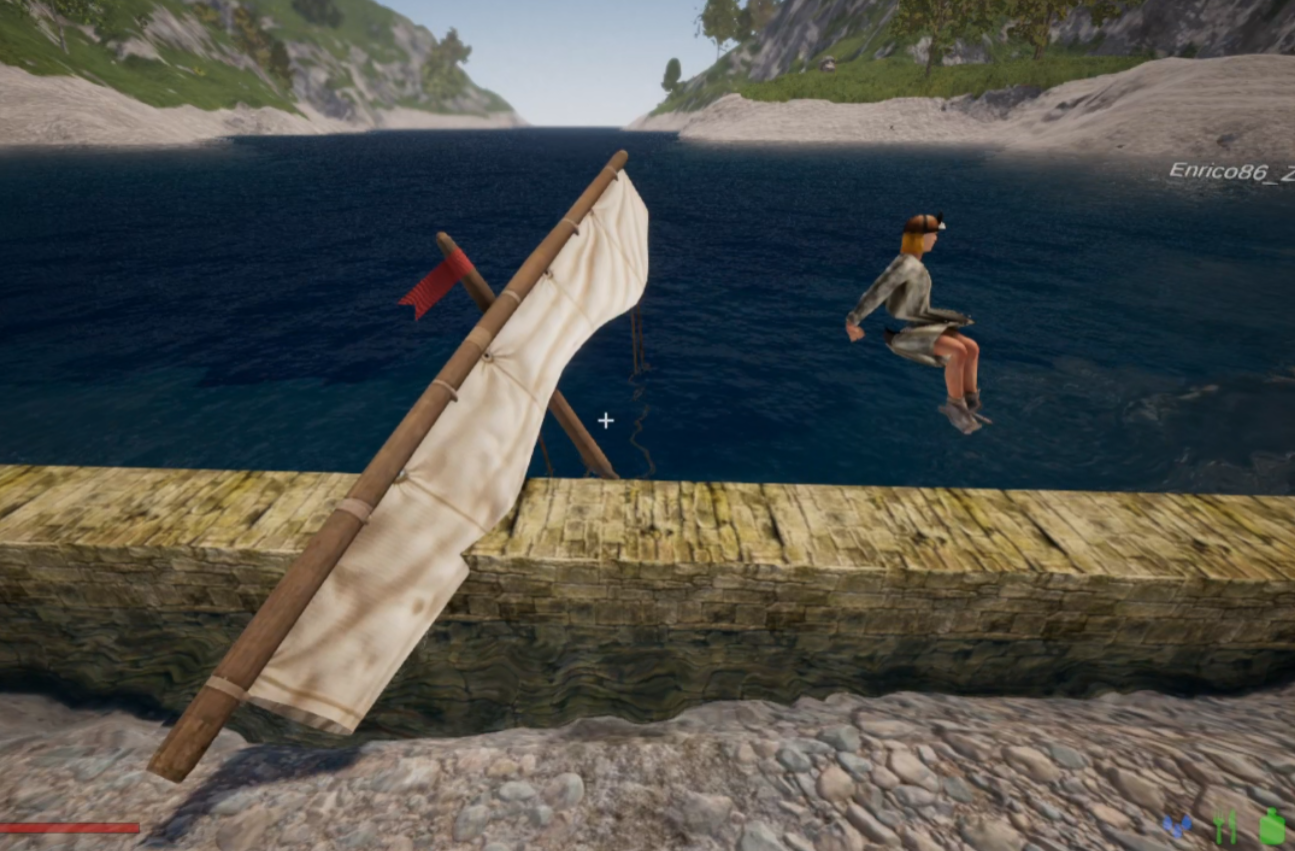Viewport: 1295px width, 851px height.
Task: Click the green water bottle thirst icon
Action: 1271,827
